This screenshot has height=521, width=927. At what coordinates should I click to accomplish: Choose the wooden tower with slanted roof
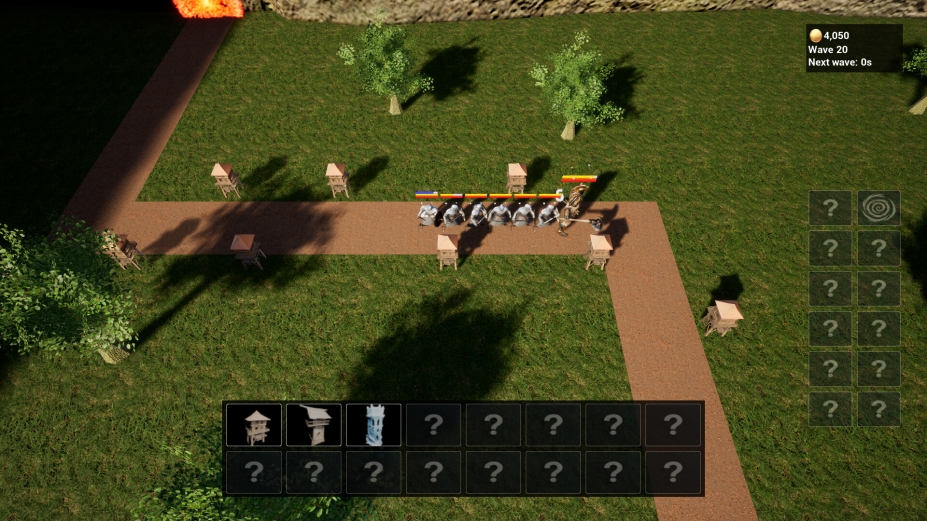[x=314, y=425]
